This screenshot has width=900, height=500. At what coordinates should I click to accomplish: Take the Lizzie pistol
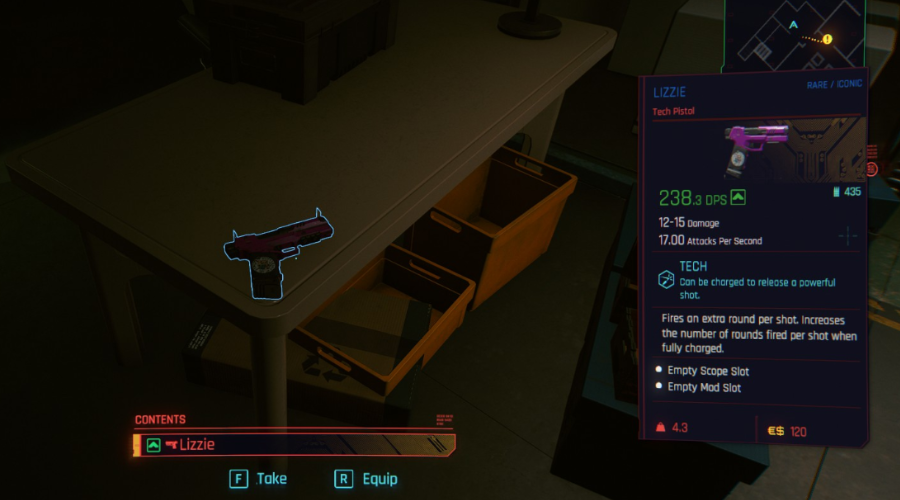point(259,479)
